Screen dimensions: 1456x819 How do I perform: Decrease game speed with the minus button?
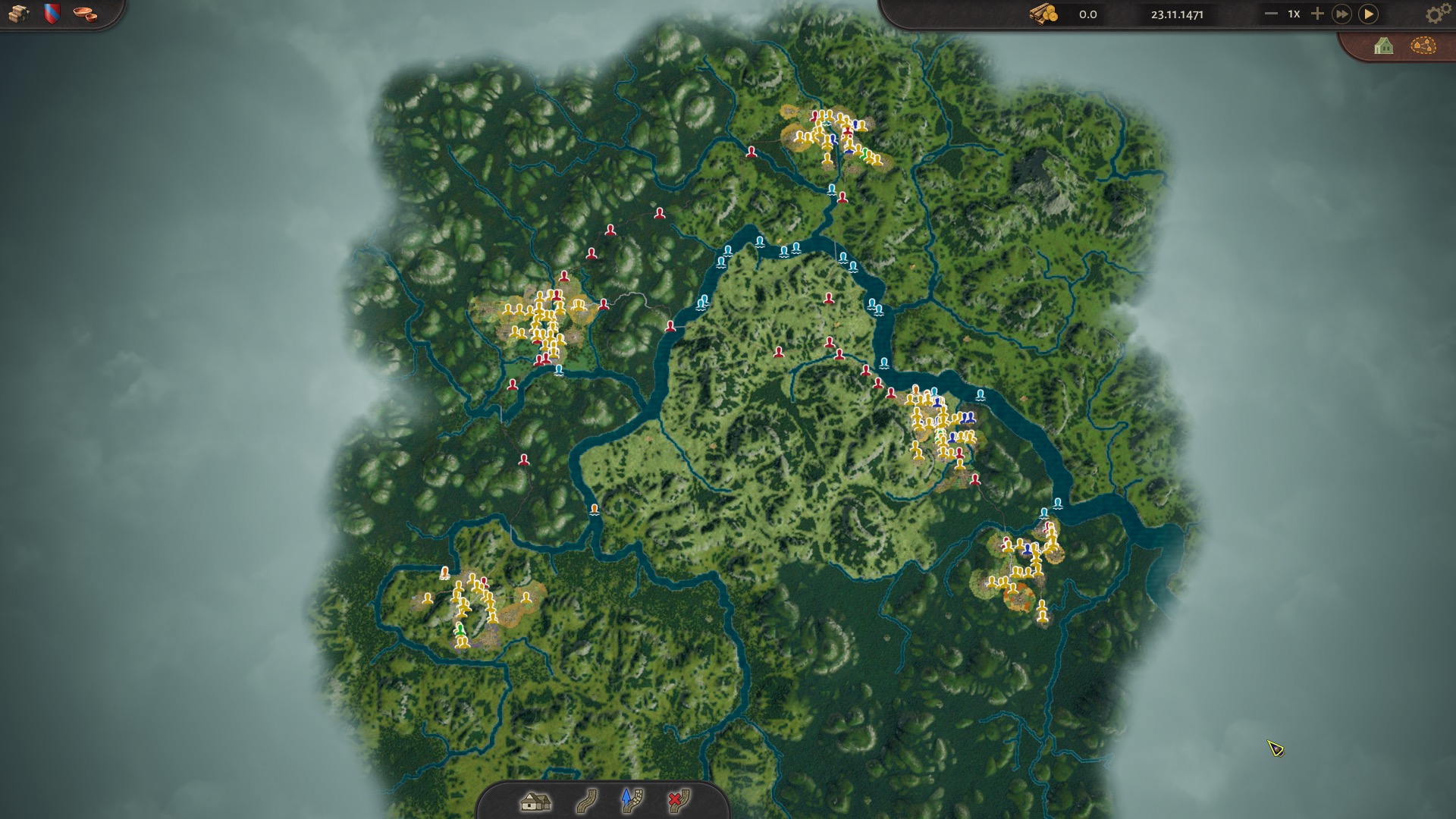[x=1271, y=14]
